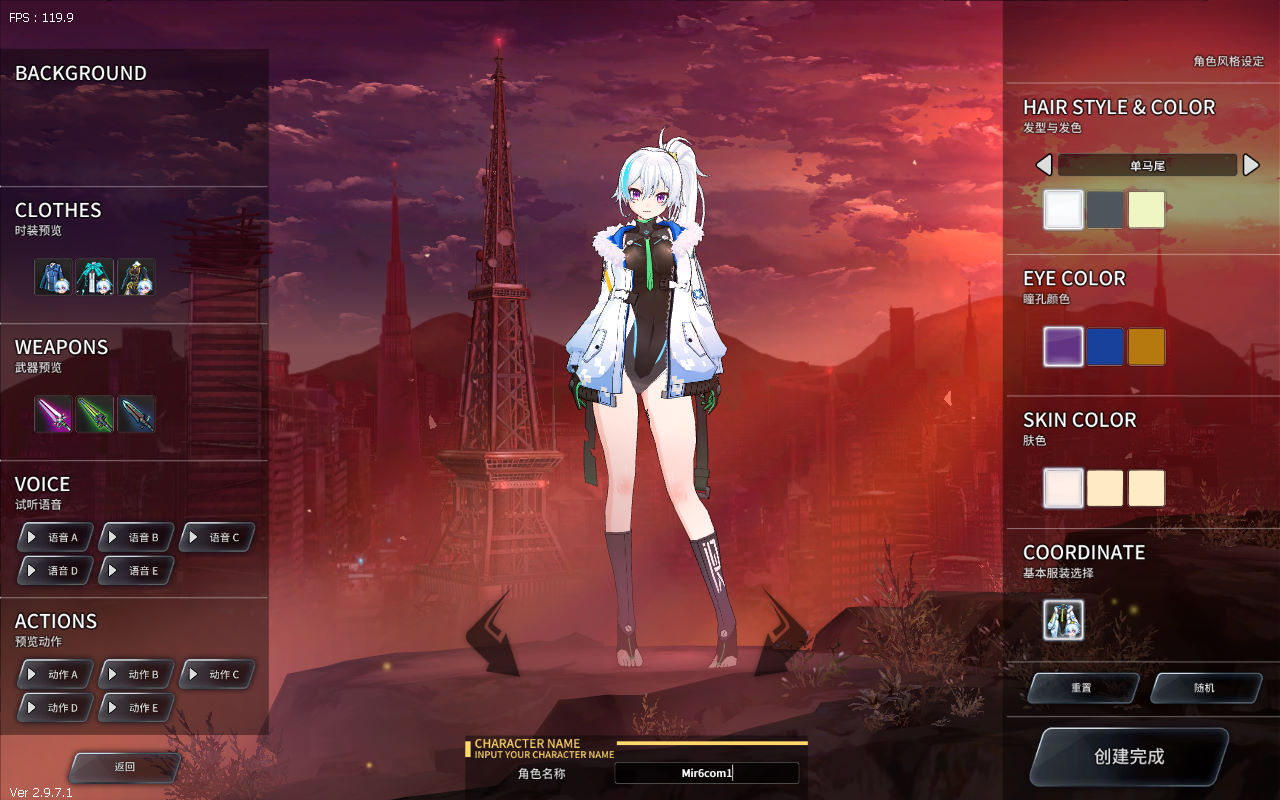Image resolution: width=1280 pixels, height=800 pixels.
Task: Reset appearance with the 重置 button
Action: tap(1082, 688)
